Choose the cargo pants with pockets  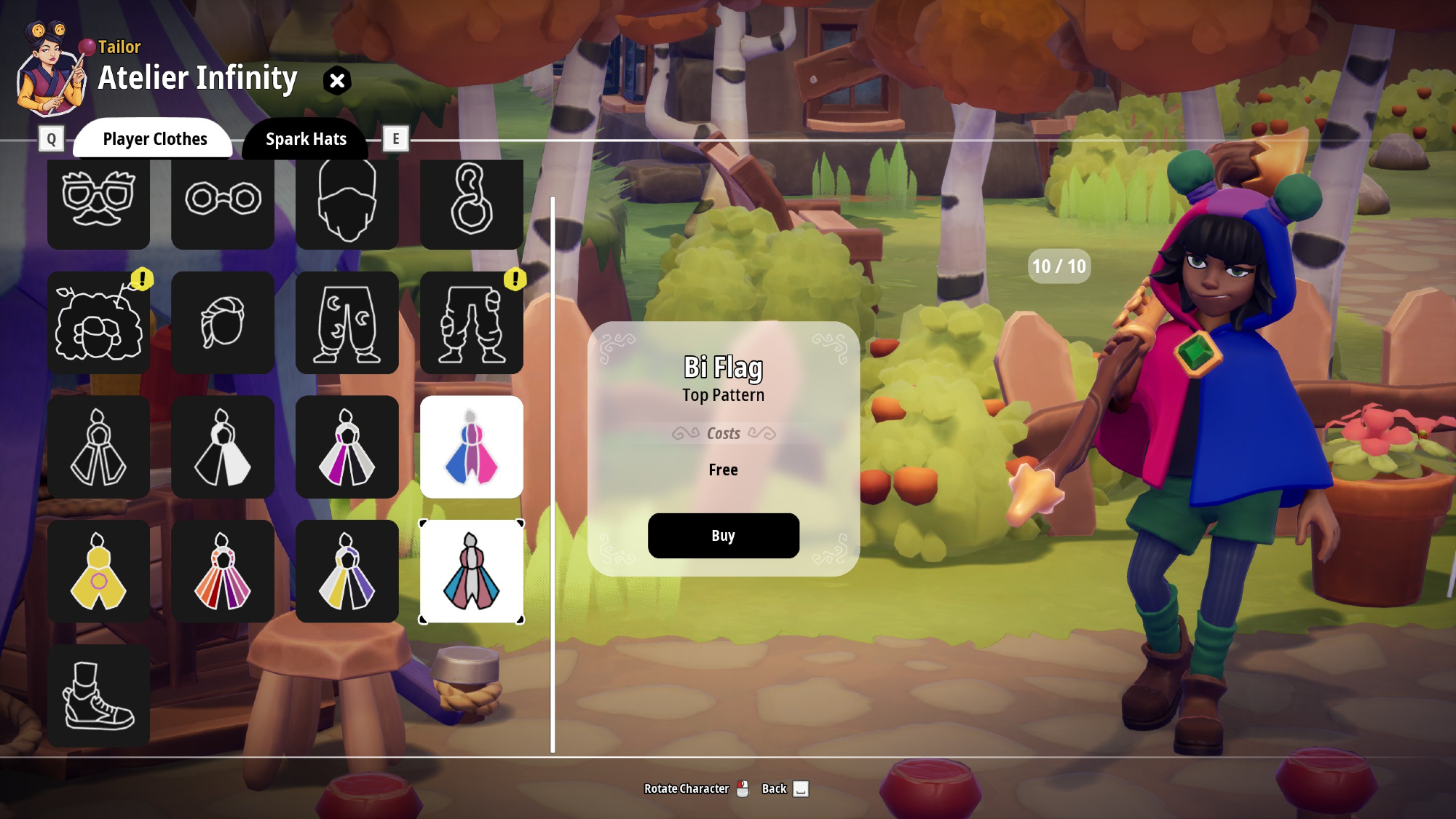[472, 323]
